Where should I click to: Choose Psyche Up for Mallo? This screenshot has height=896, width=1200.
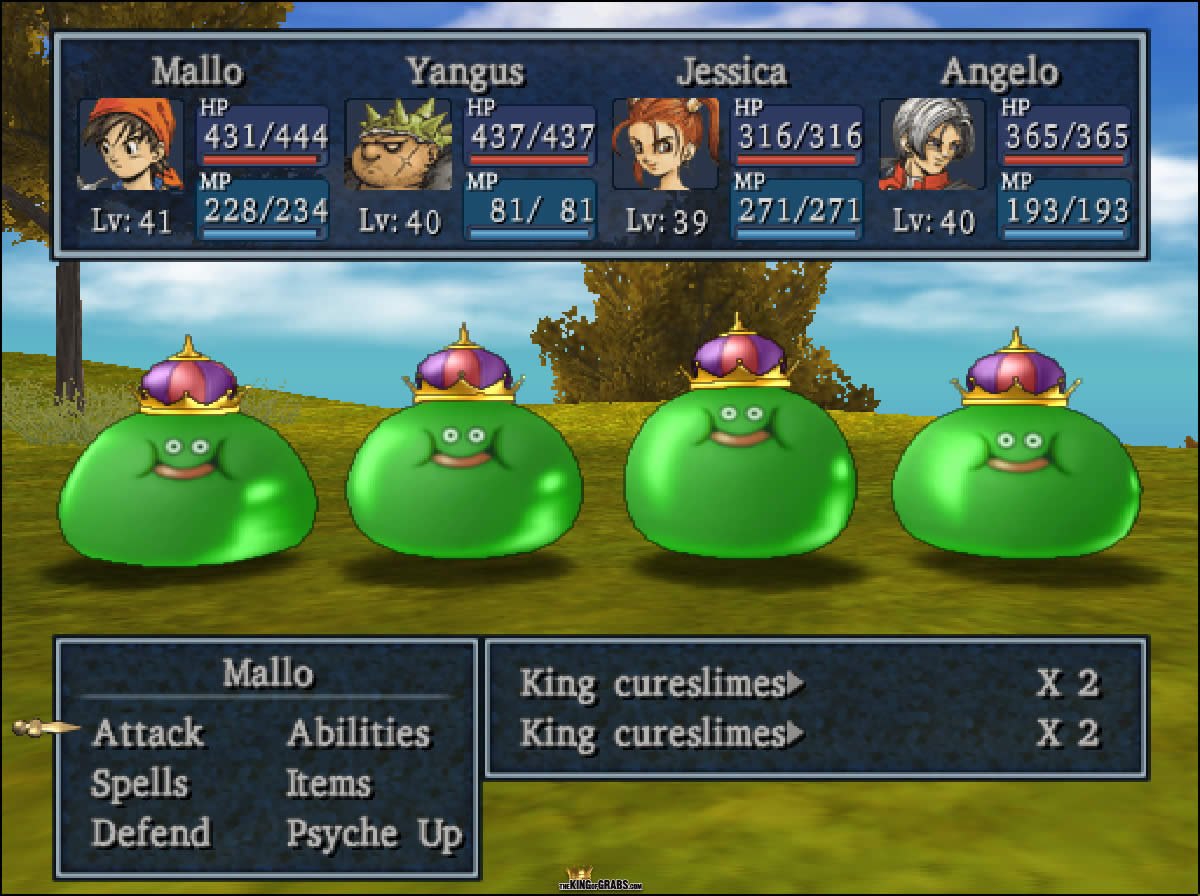click(x=374, y=833)
